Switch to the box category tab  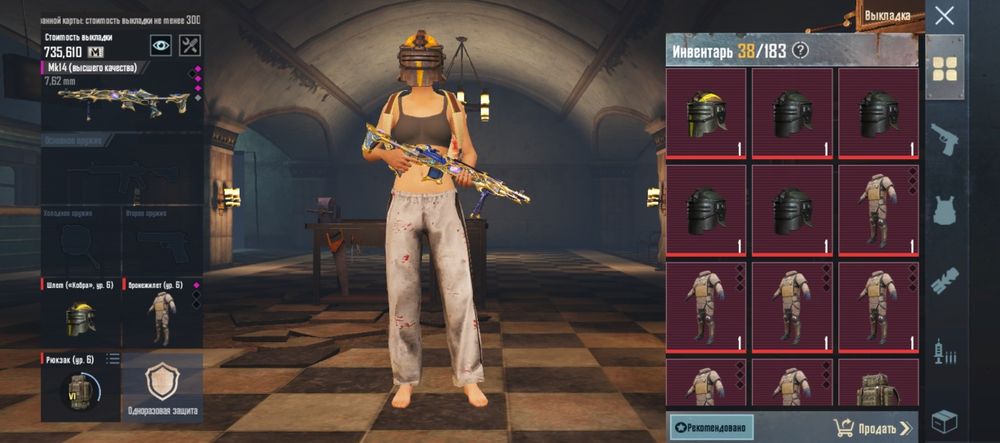(x=944, y=421)
